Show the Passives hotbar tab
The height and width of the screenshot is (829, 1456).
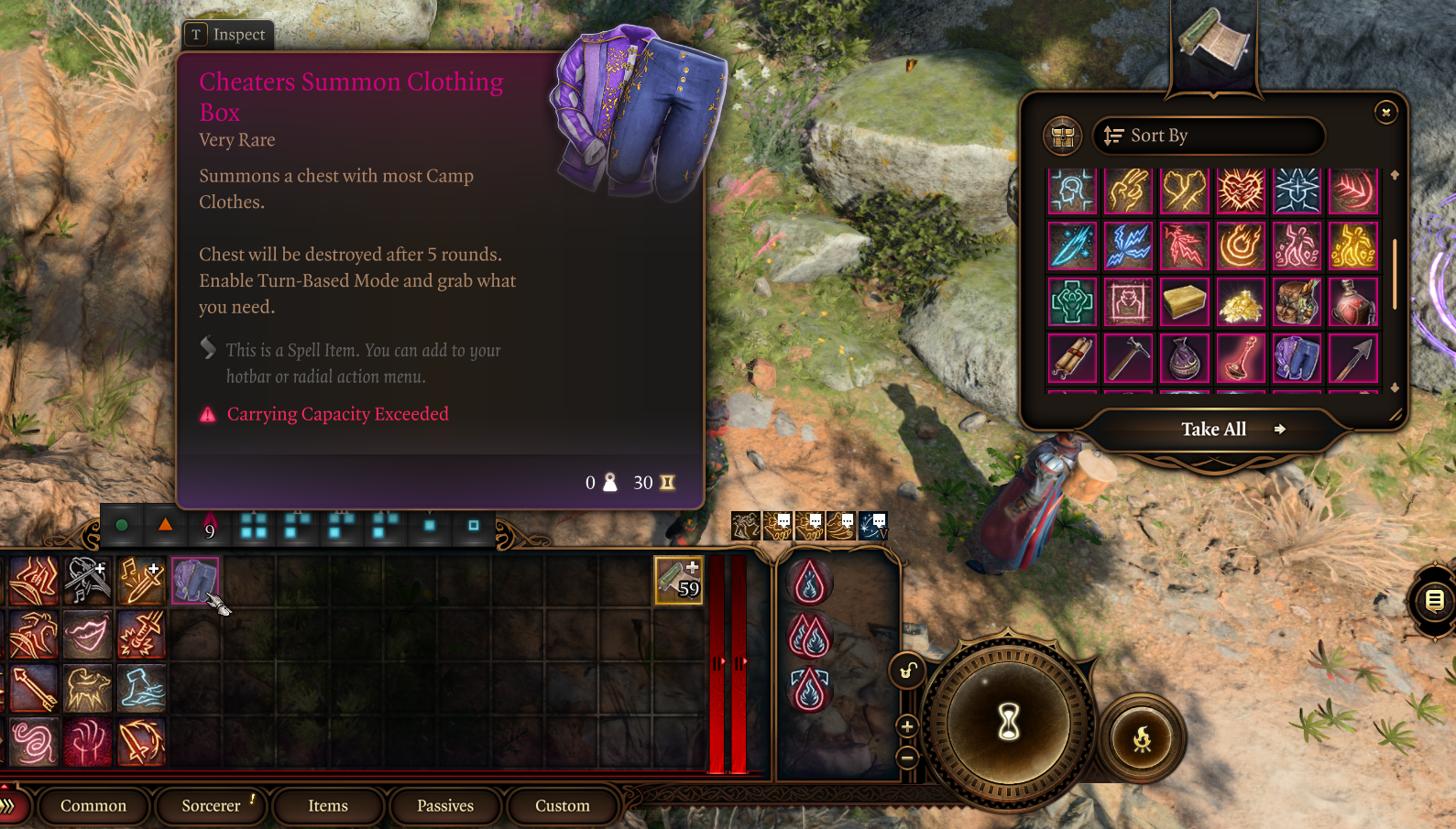pos(445,806)
